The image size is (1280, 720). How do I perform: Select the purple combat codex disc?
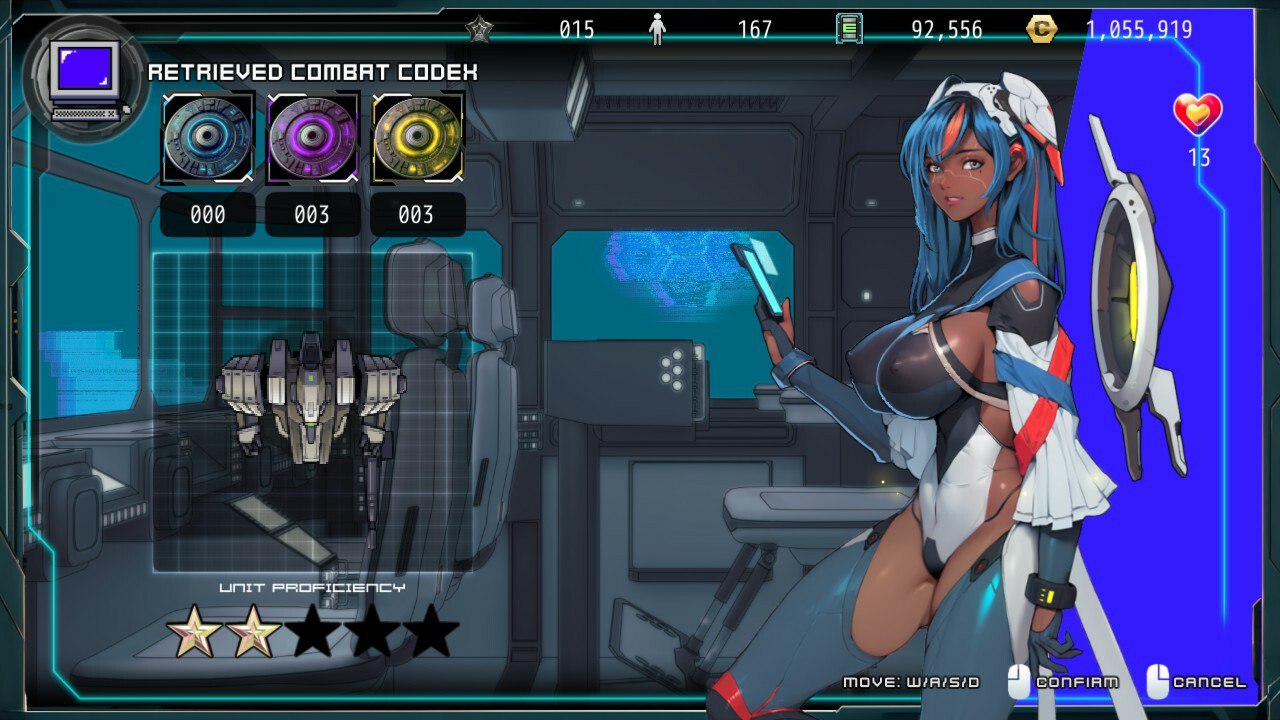tap(312, 137)
